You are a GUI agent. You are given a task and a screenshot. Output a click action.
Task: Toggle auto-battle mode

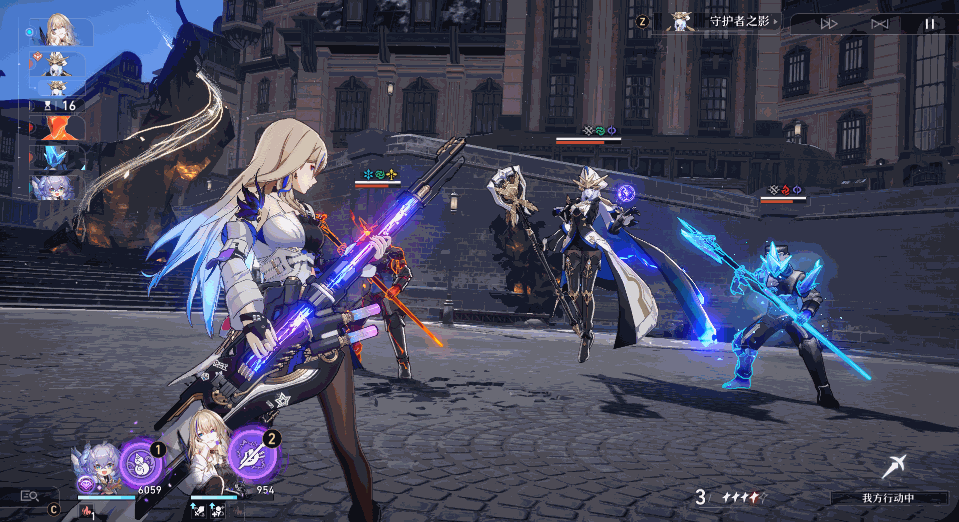pyautogui.click(x=879, y=23)
